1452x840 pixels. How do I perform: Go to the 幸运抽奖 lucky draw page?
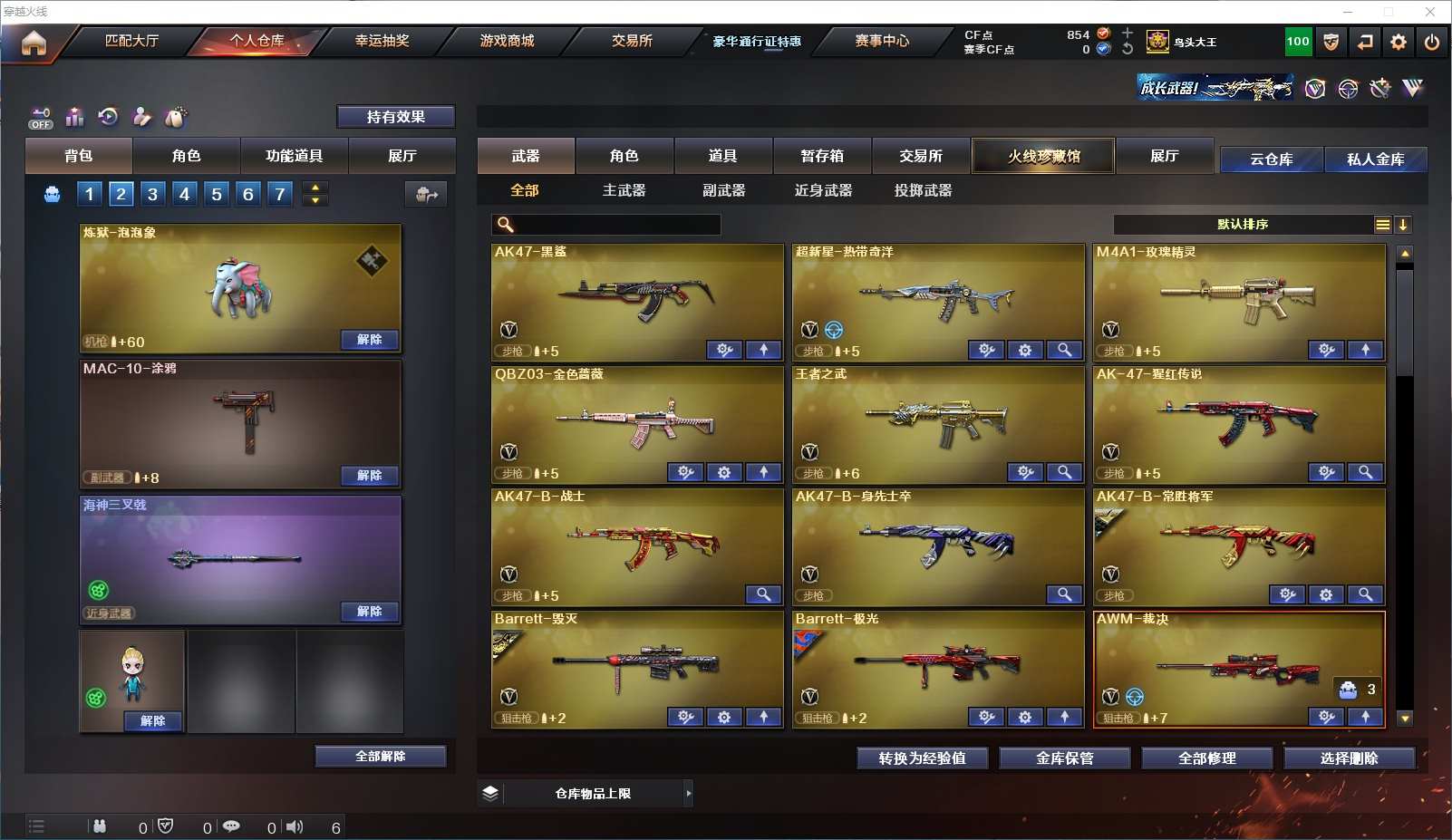click(x=382, y=41)
